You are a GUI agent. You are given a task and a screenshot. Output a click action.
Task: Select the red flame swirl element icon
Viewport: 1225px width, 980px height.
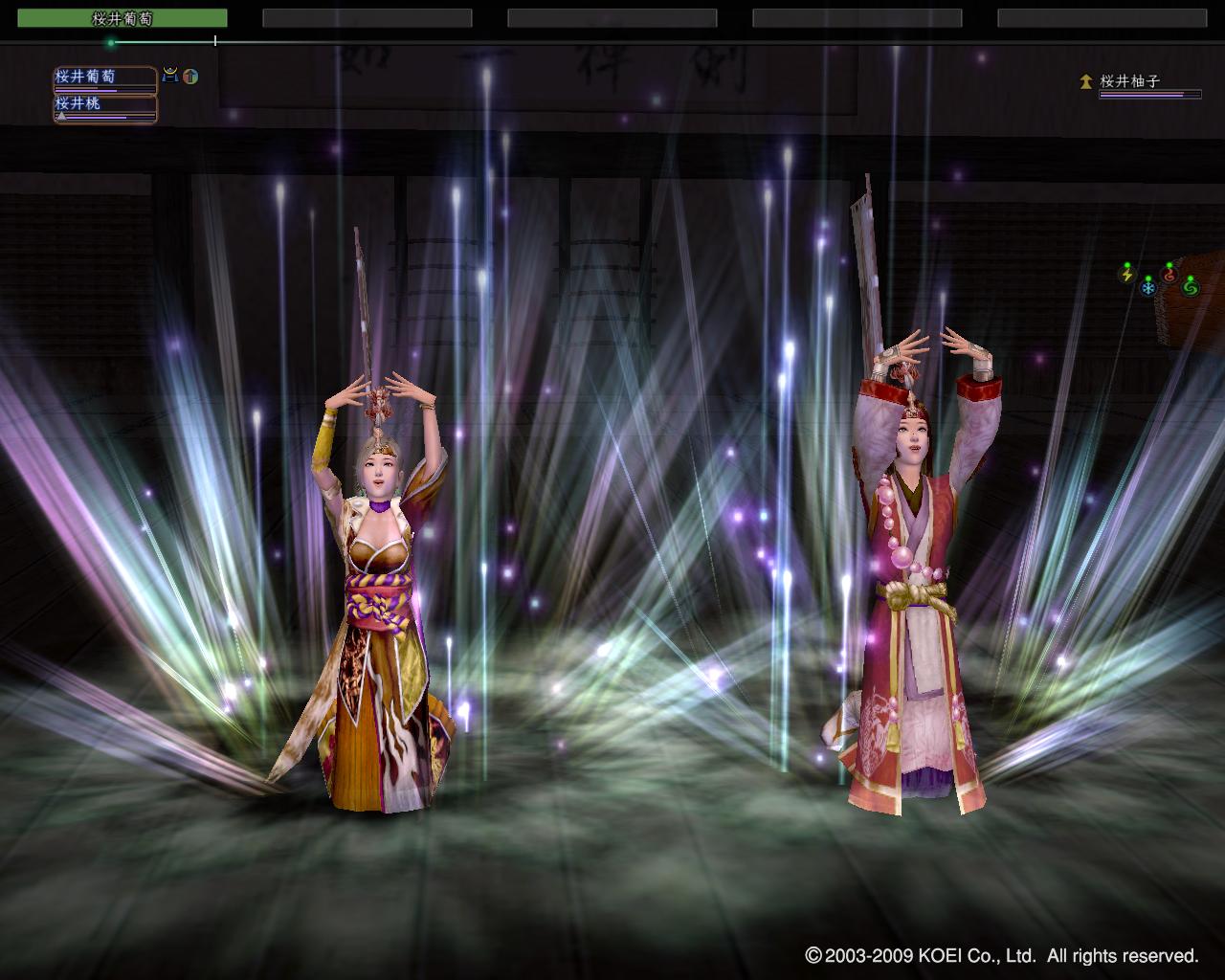pos(1169,275)
